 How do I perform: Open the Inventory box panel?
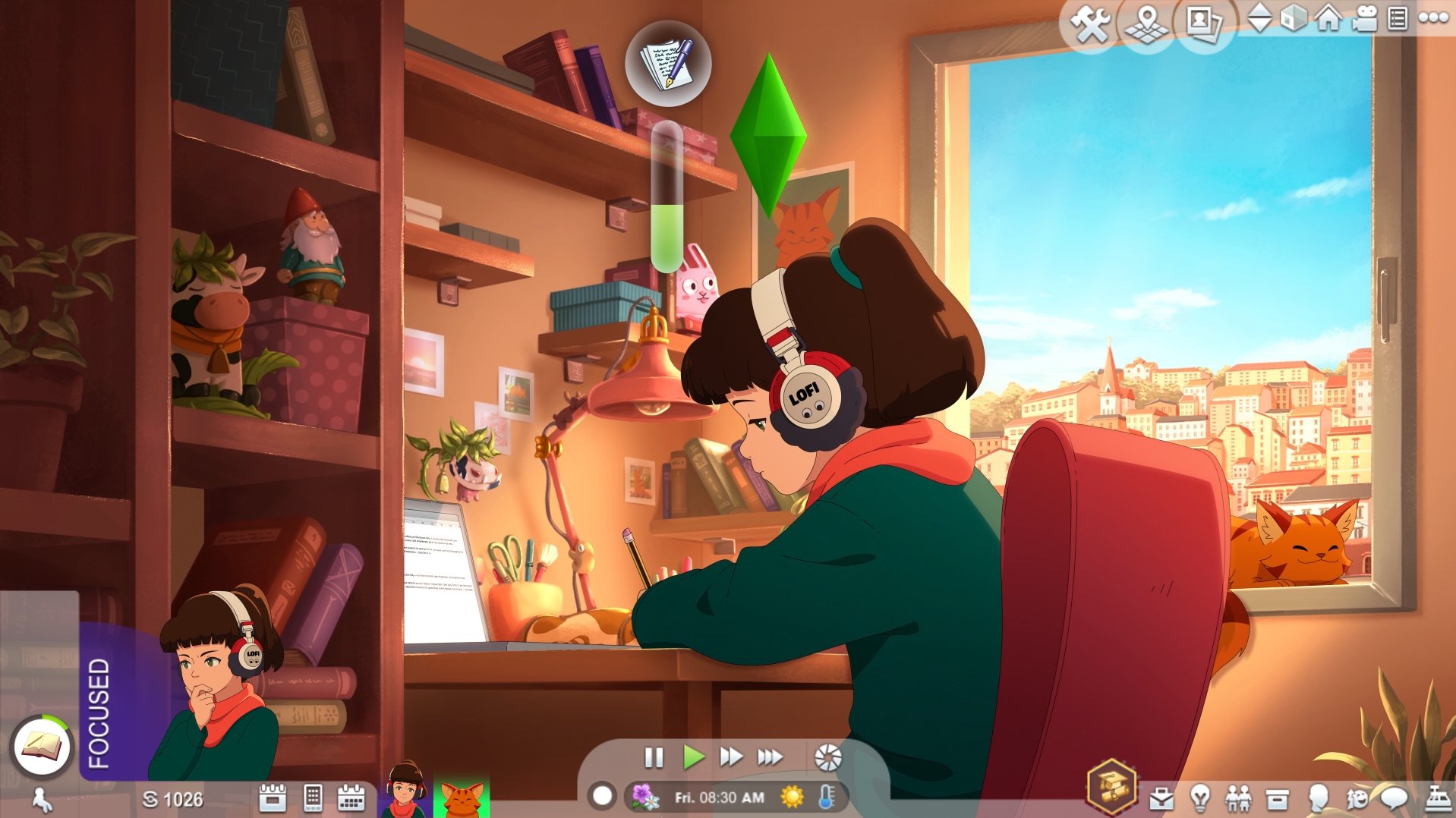[1278, 799]
